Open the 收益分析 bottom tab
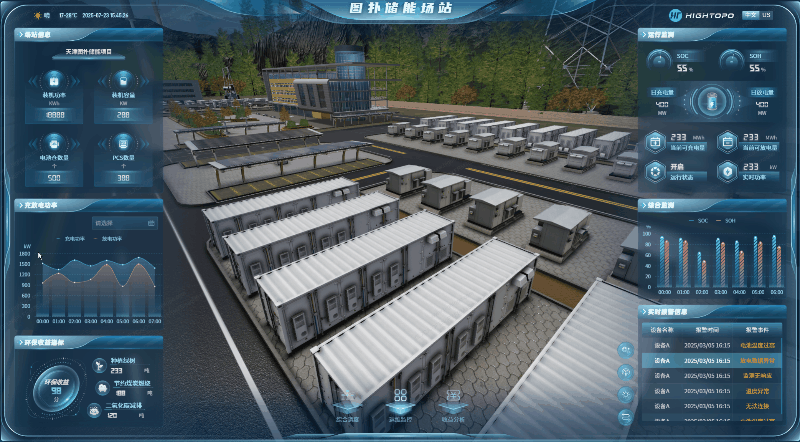This screenshot has height=442, width=800. pyautogui.click(x=453, y=407)
